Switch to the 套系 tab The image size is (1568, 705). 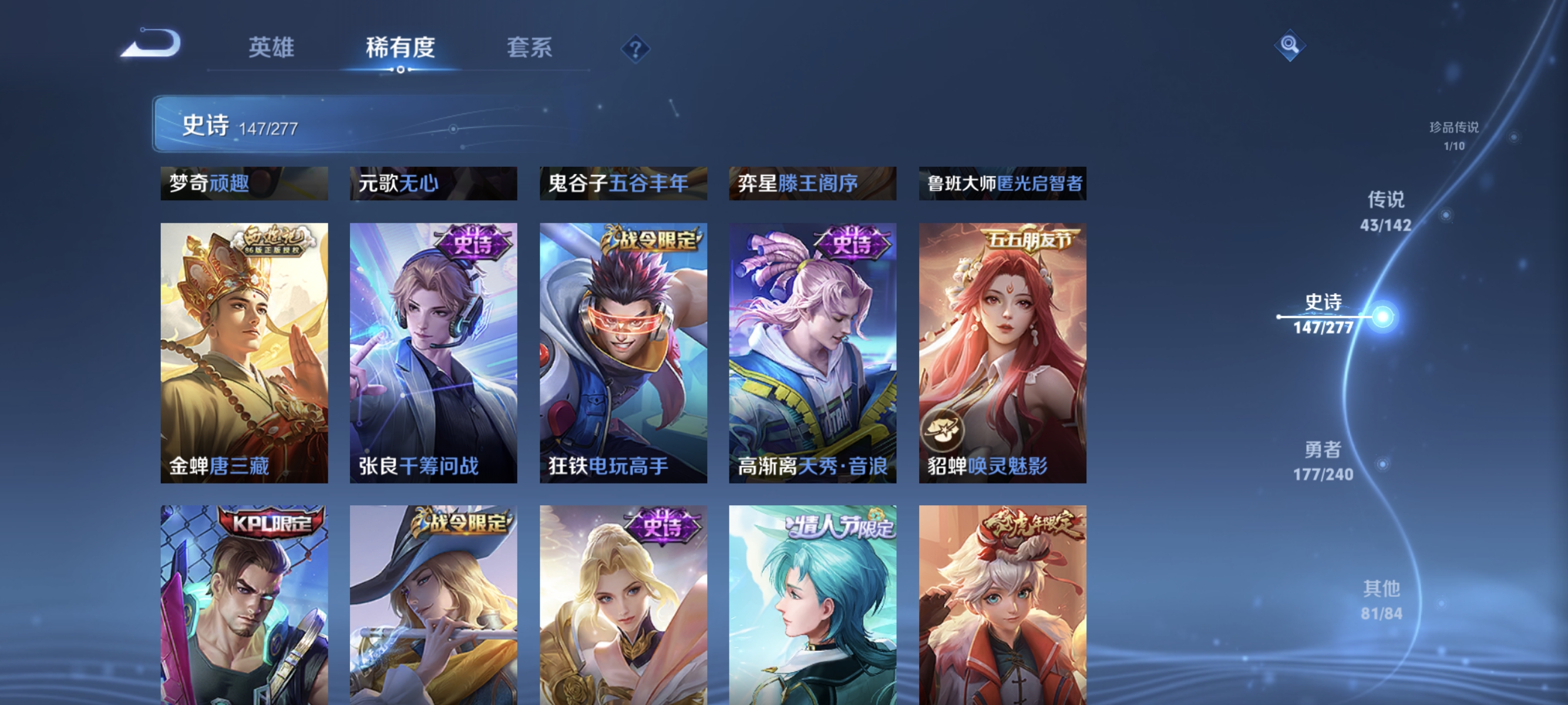(530, 49)
